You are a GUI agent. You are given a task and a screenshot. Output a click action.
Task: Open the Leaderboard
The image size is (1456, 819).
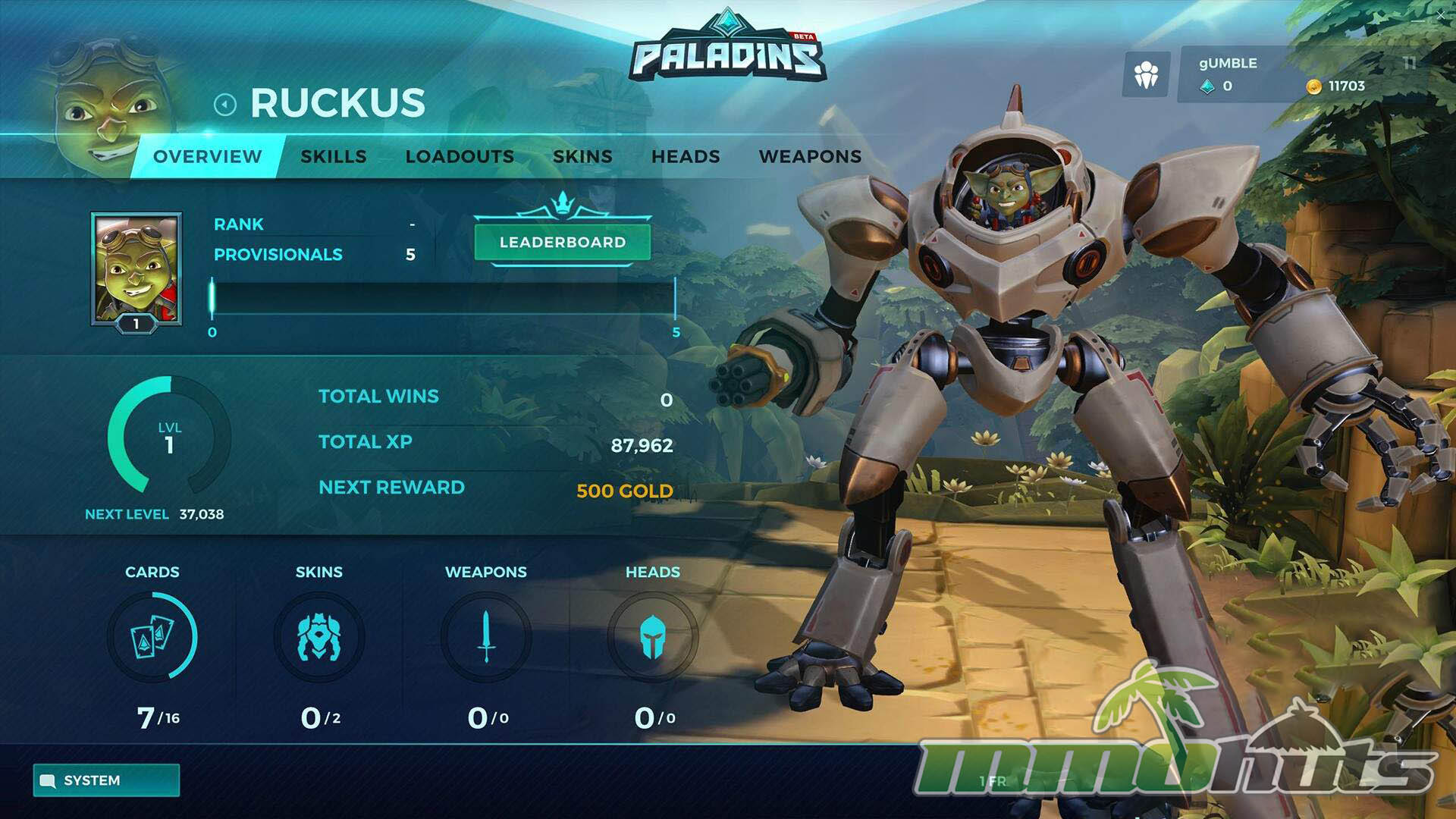[x=563, y=243]
